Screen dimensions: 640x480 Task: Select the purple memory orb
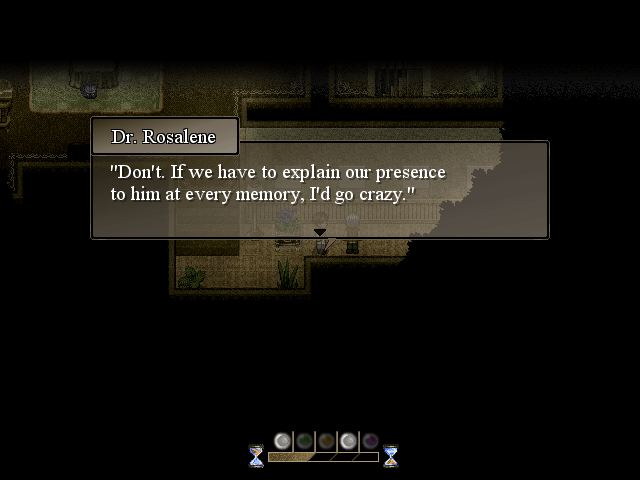(x=370, y=441)
